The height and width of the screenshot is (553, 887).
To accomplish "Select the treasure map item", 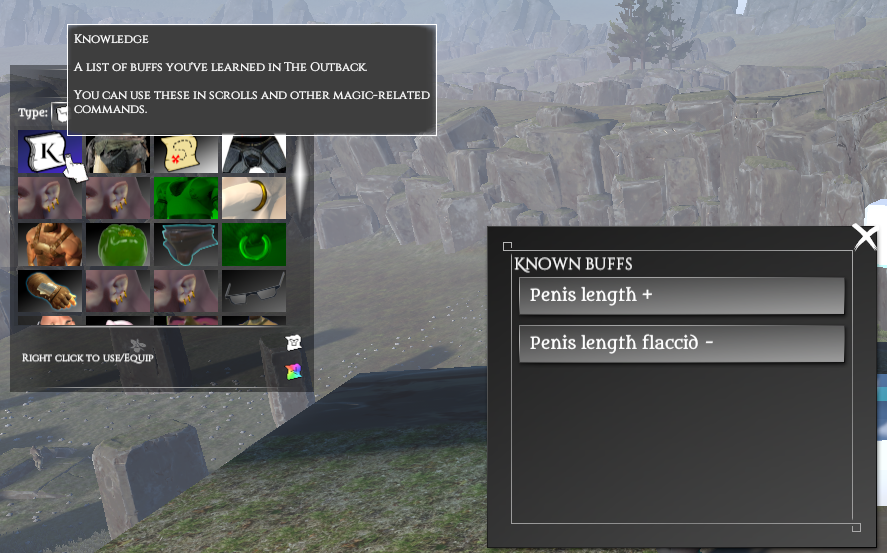I will coord(185,153).
